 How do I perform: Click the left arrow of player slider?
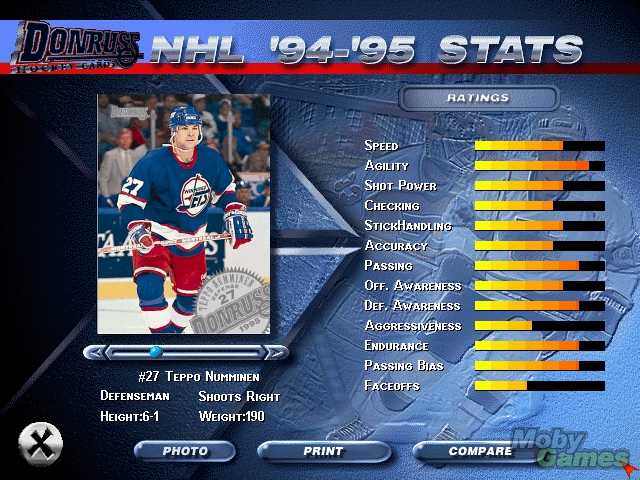95,352
